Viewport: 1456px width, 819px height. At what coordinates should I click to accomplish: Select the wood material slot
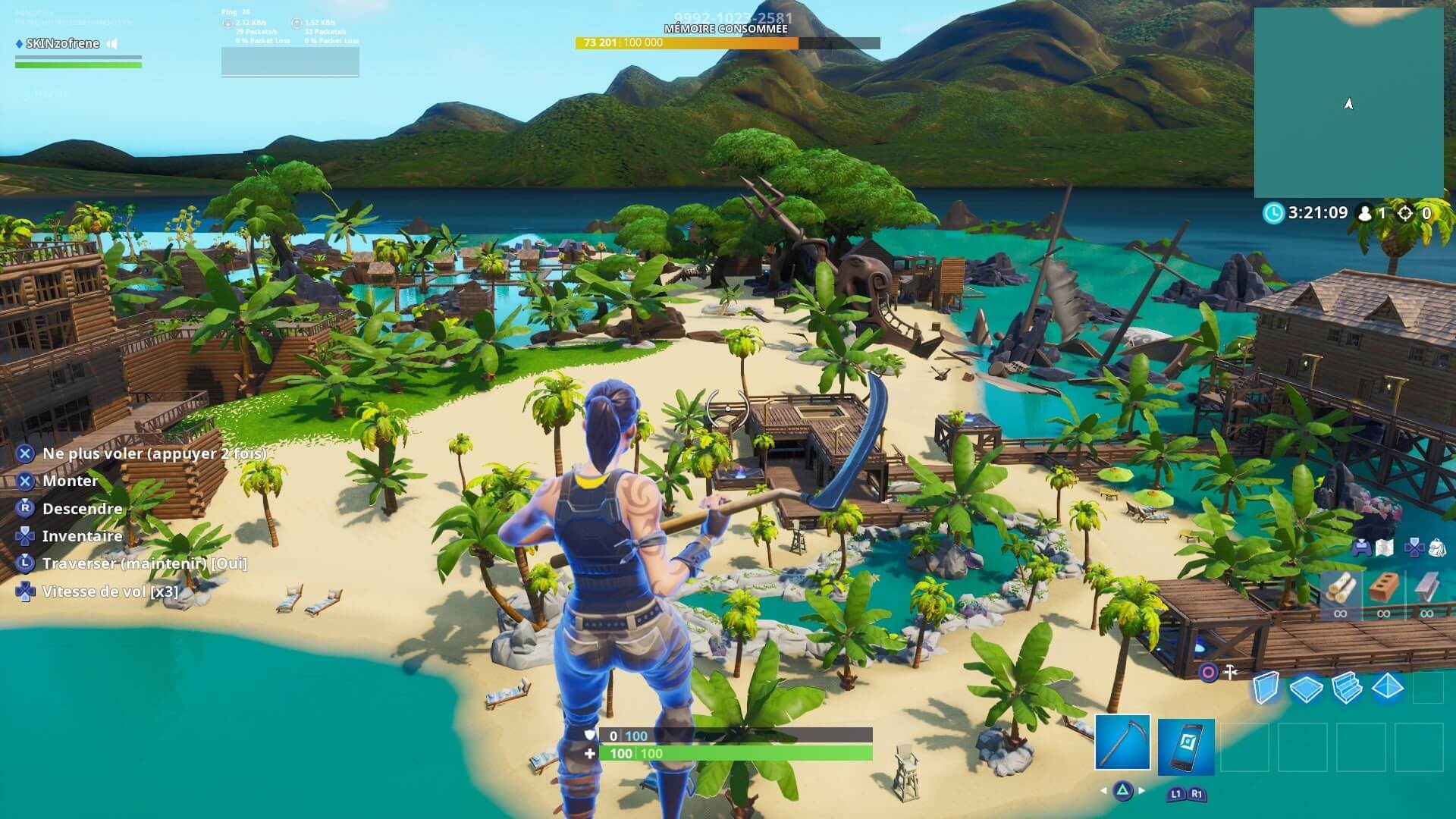[1340, 589]
